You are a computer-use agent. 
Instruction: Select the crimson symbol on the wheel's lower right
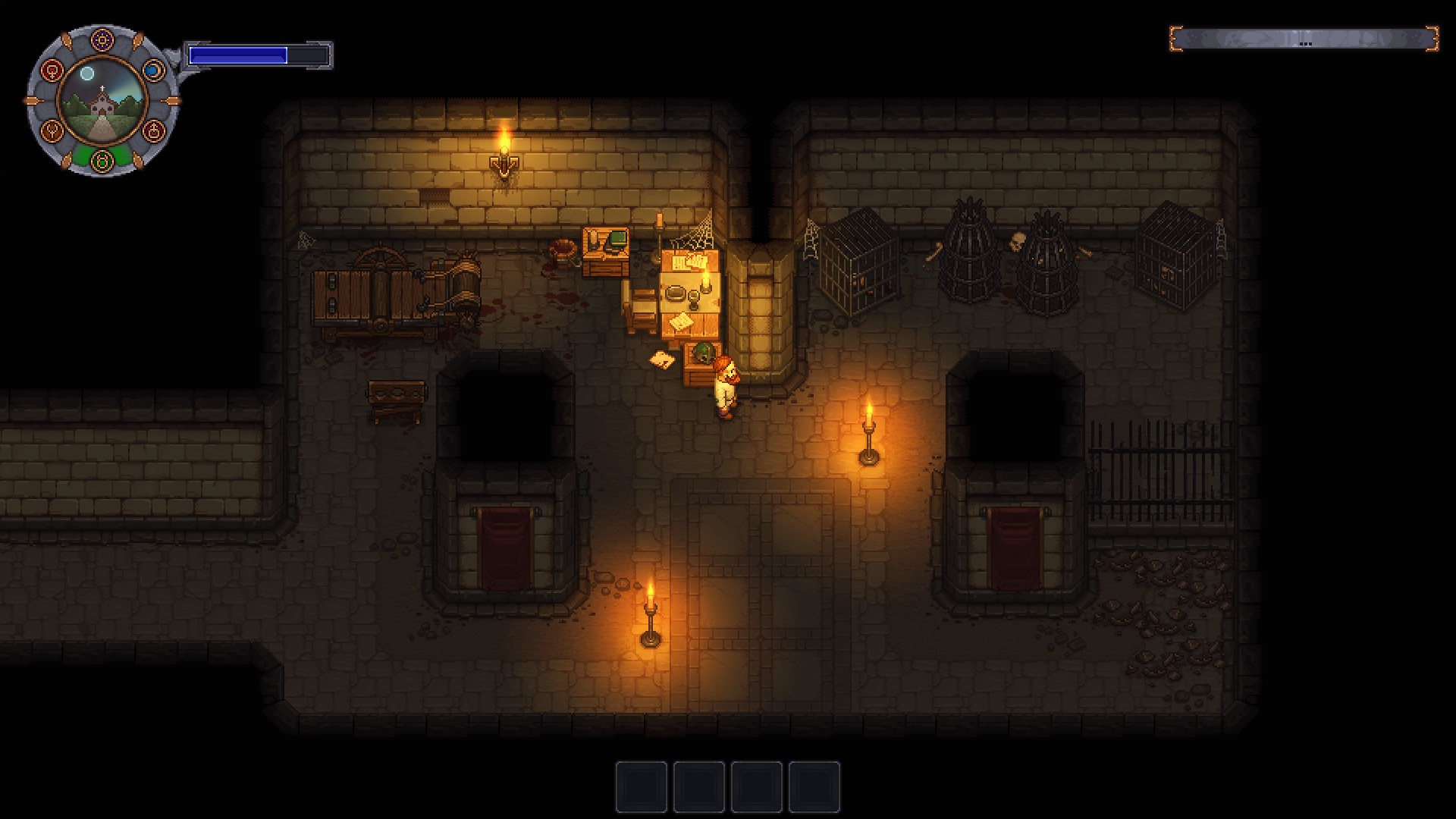click(x=153, y=130)
